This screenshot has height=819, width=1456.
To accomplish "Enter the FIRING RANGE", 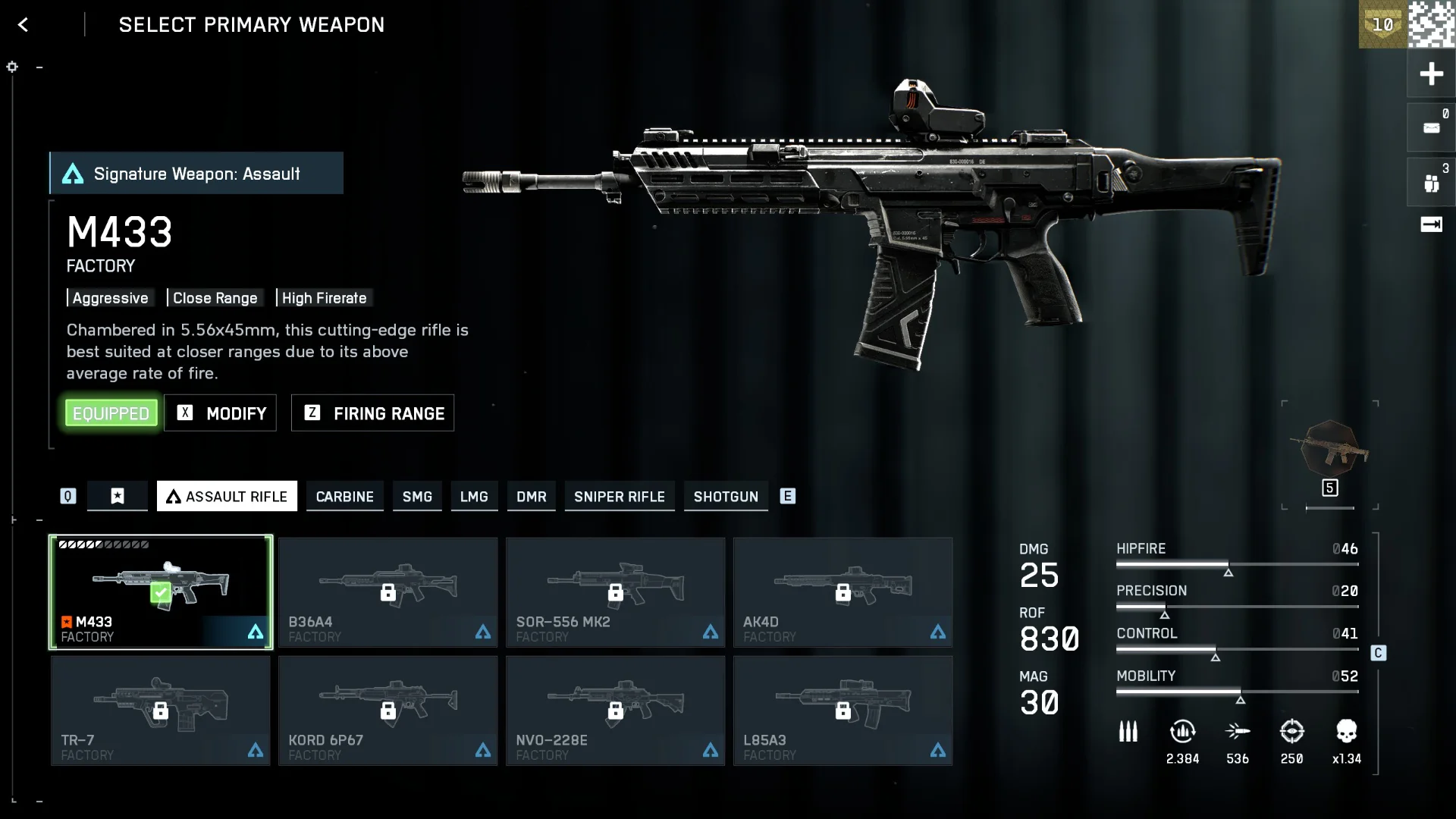I will pos(372,413).
